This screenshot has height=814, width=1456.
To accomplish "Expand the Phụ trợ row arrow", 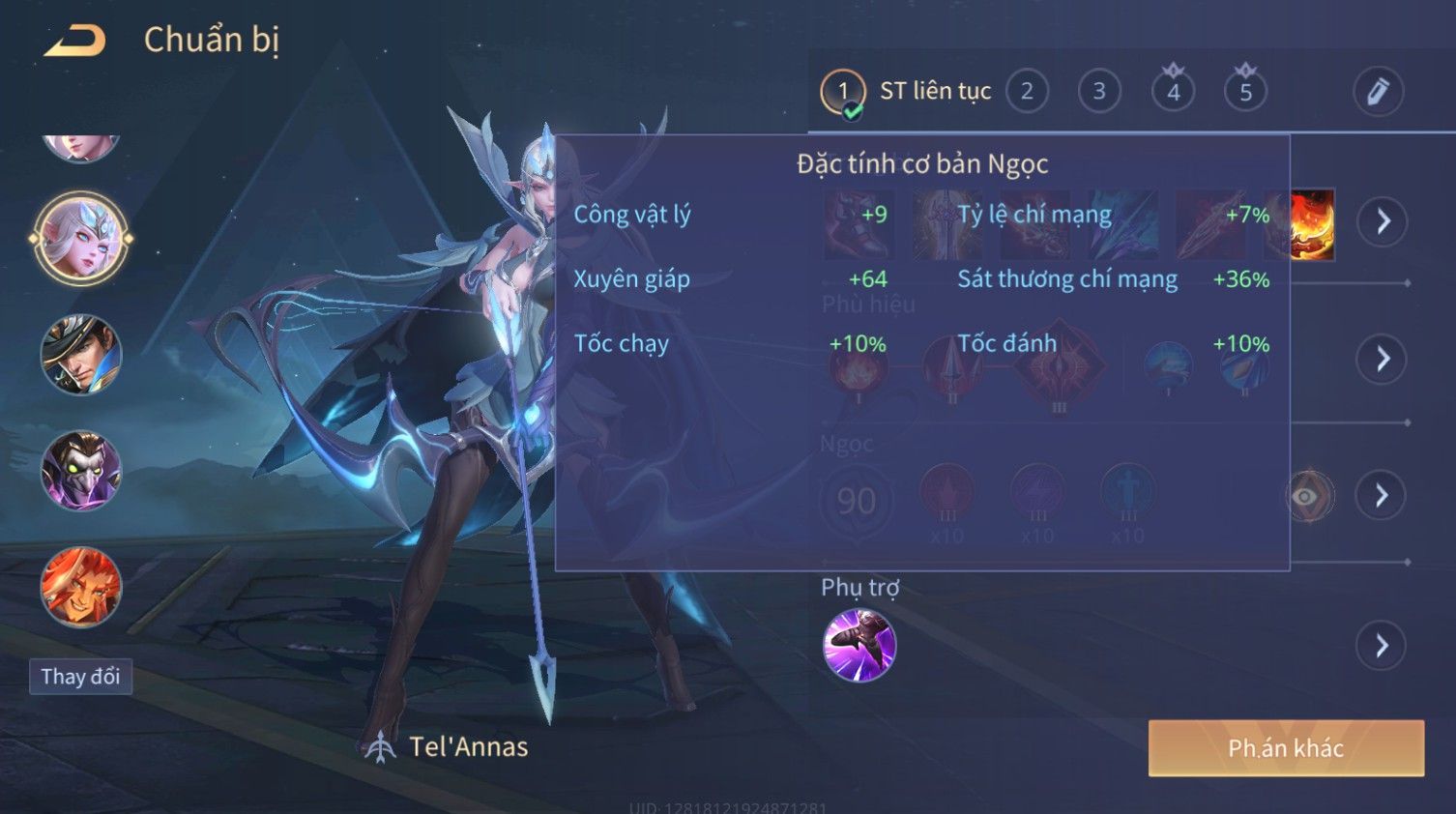I will click(x=1383, y=646).
